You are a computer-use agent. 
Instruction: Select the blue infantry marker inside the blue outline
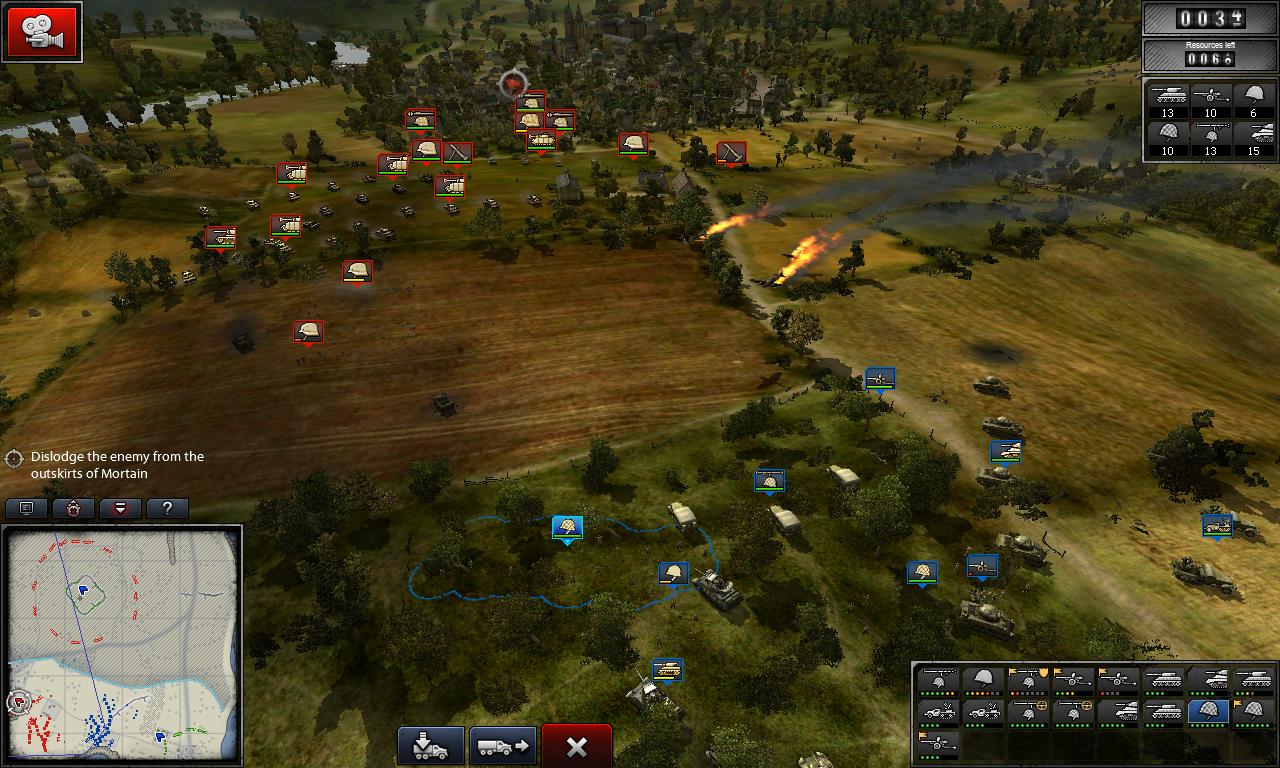tap(567, 527)
